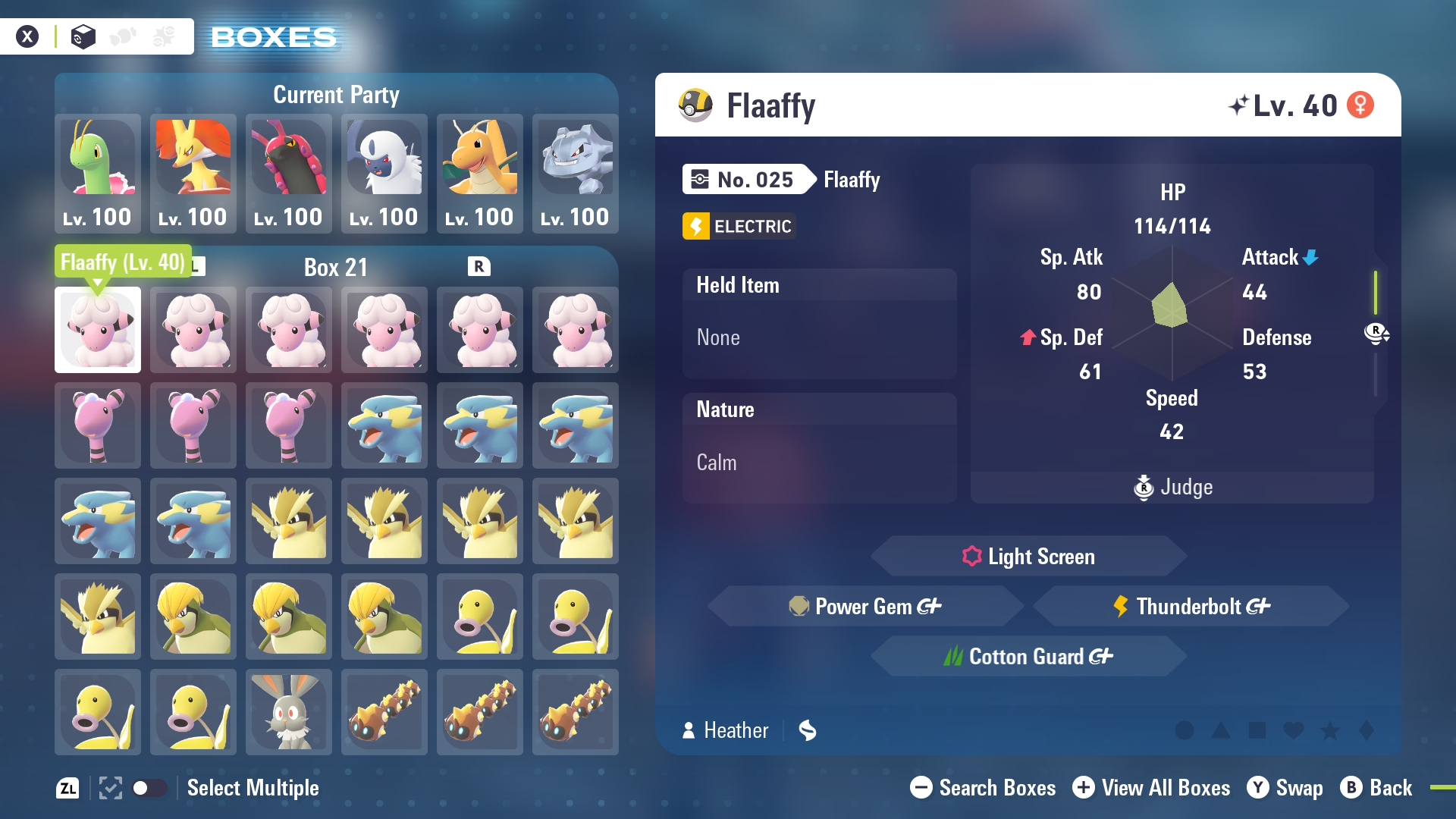Select the Cotton Guard move
The image size is (1456, 819).
tap(1028, 657)
